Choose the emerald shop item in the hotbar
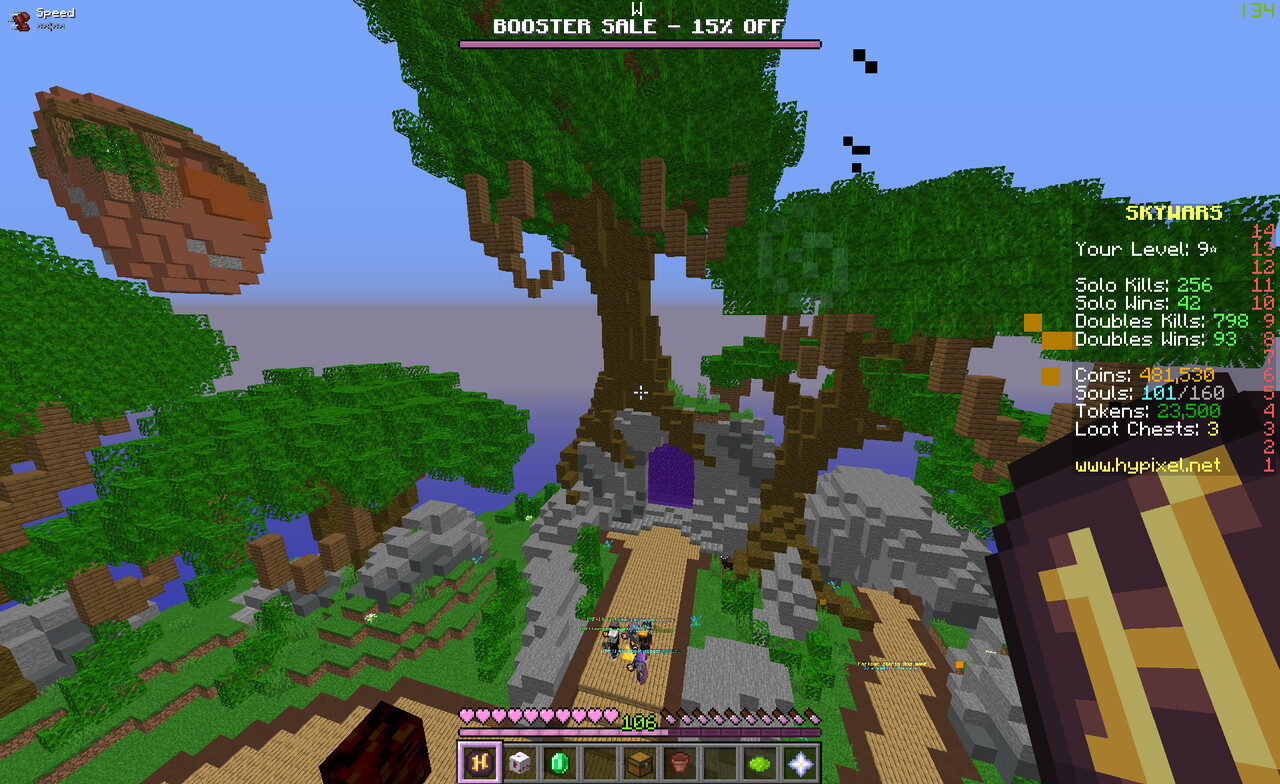 point(559,762)
